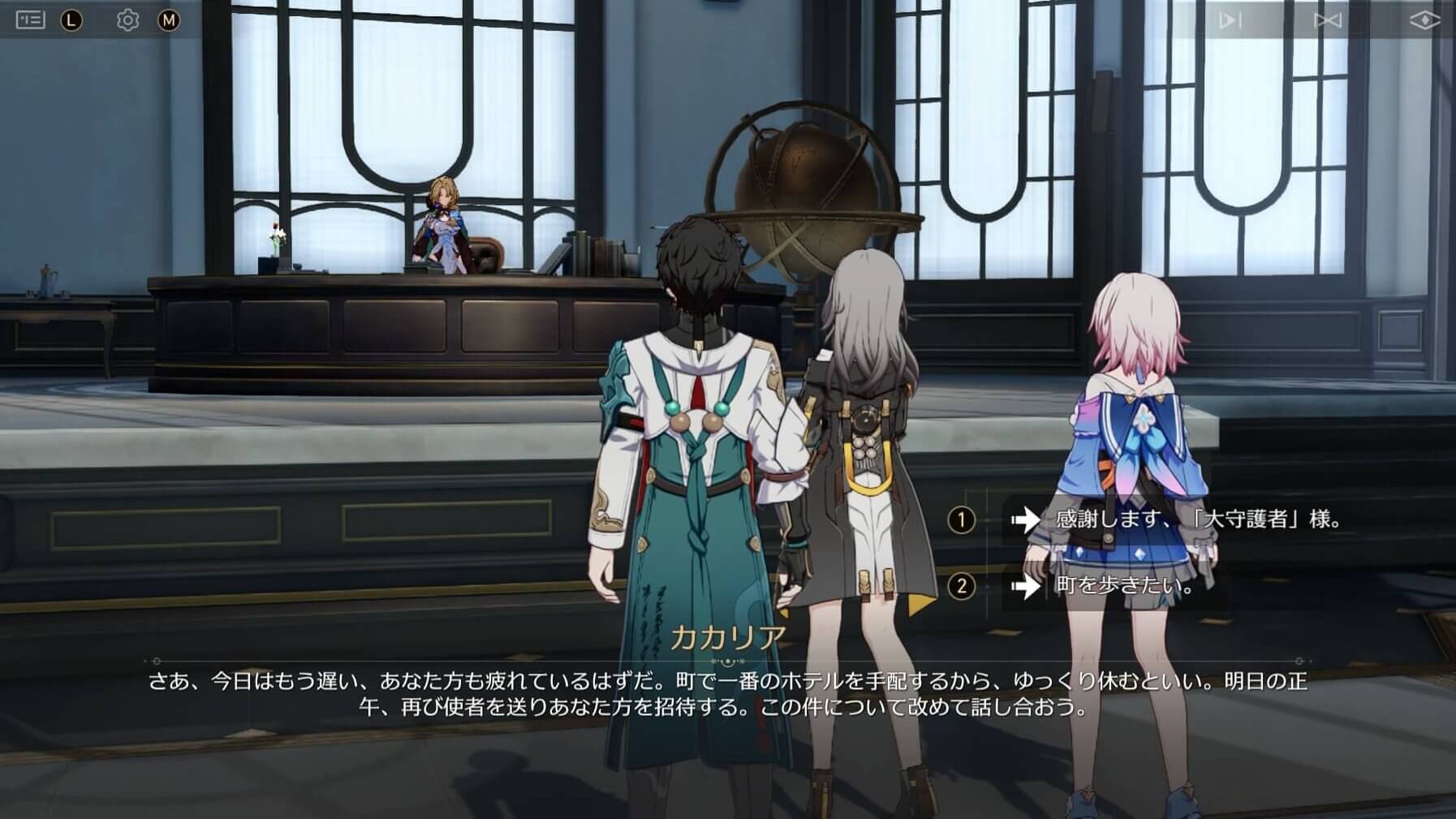Toggle auto-play with the play-bar icon
Screen dimensions: 1456x819
coord(1230,20)
